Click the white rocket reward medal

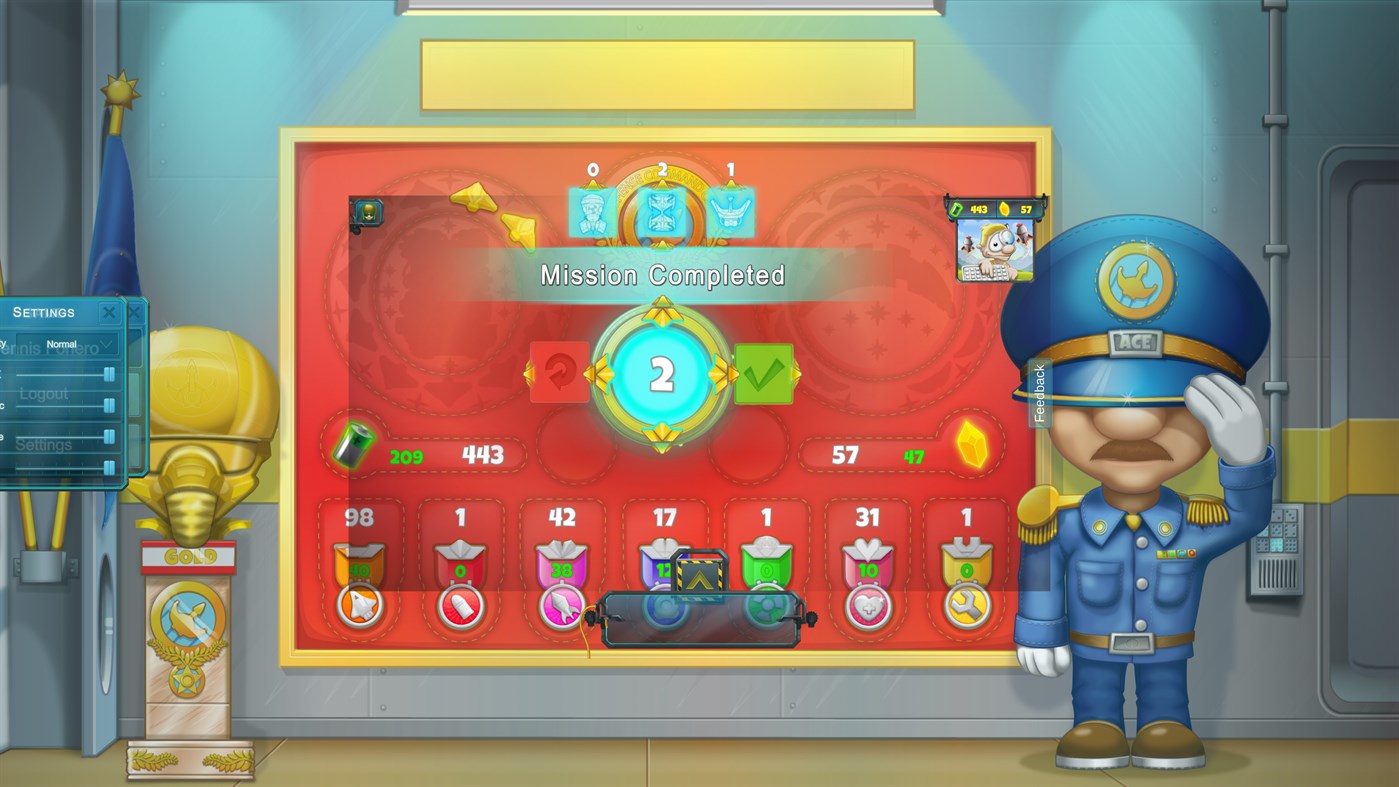[360, 607]
